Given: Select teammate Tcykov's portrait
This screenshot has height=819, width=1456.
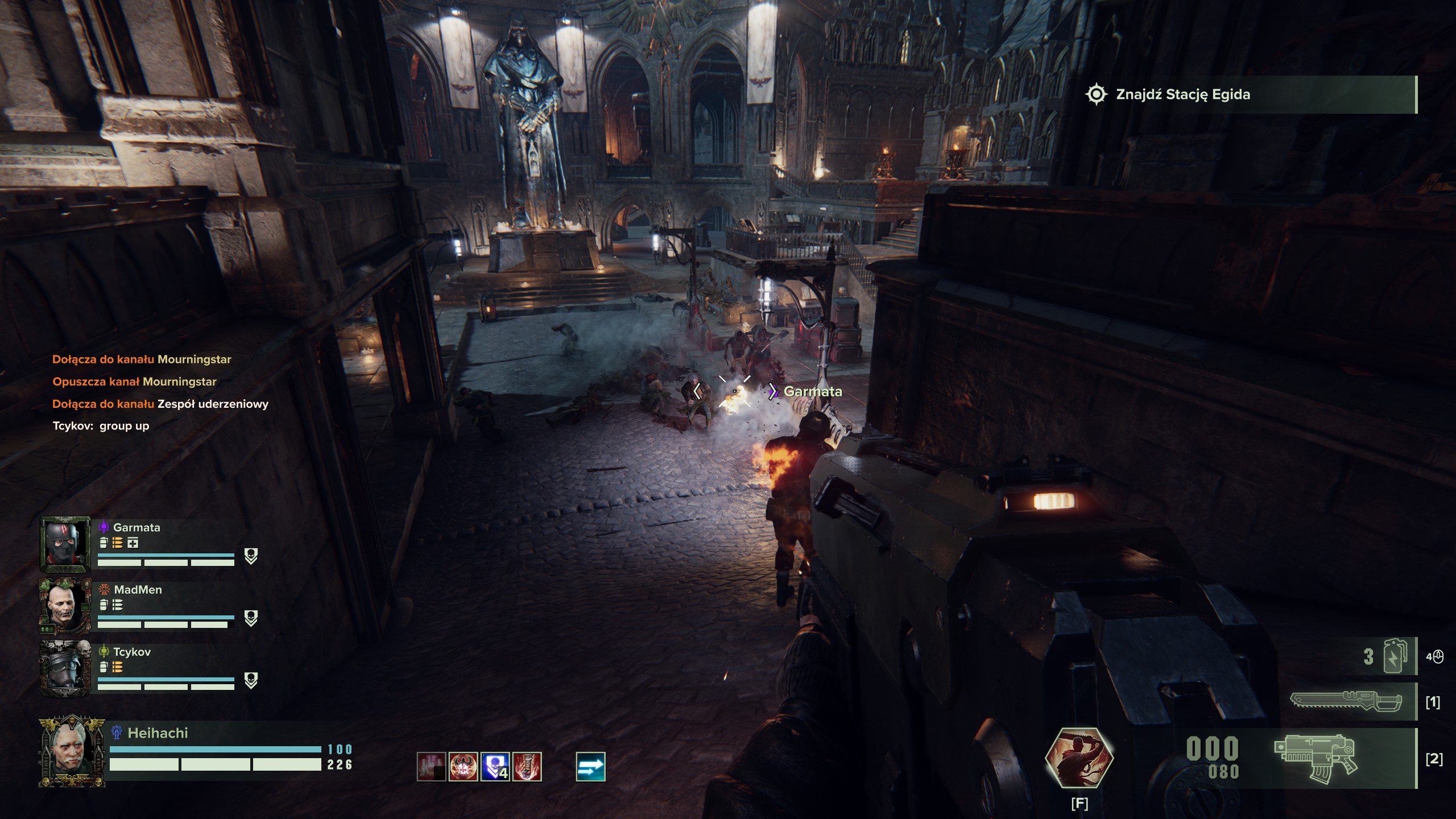Looking at the screenshot, I should [x=65, y=669].
